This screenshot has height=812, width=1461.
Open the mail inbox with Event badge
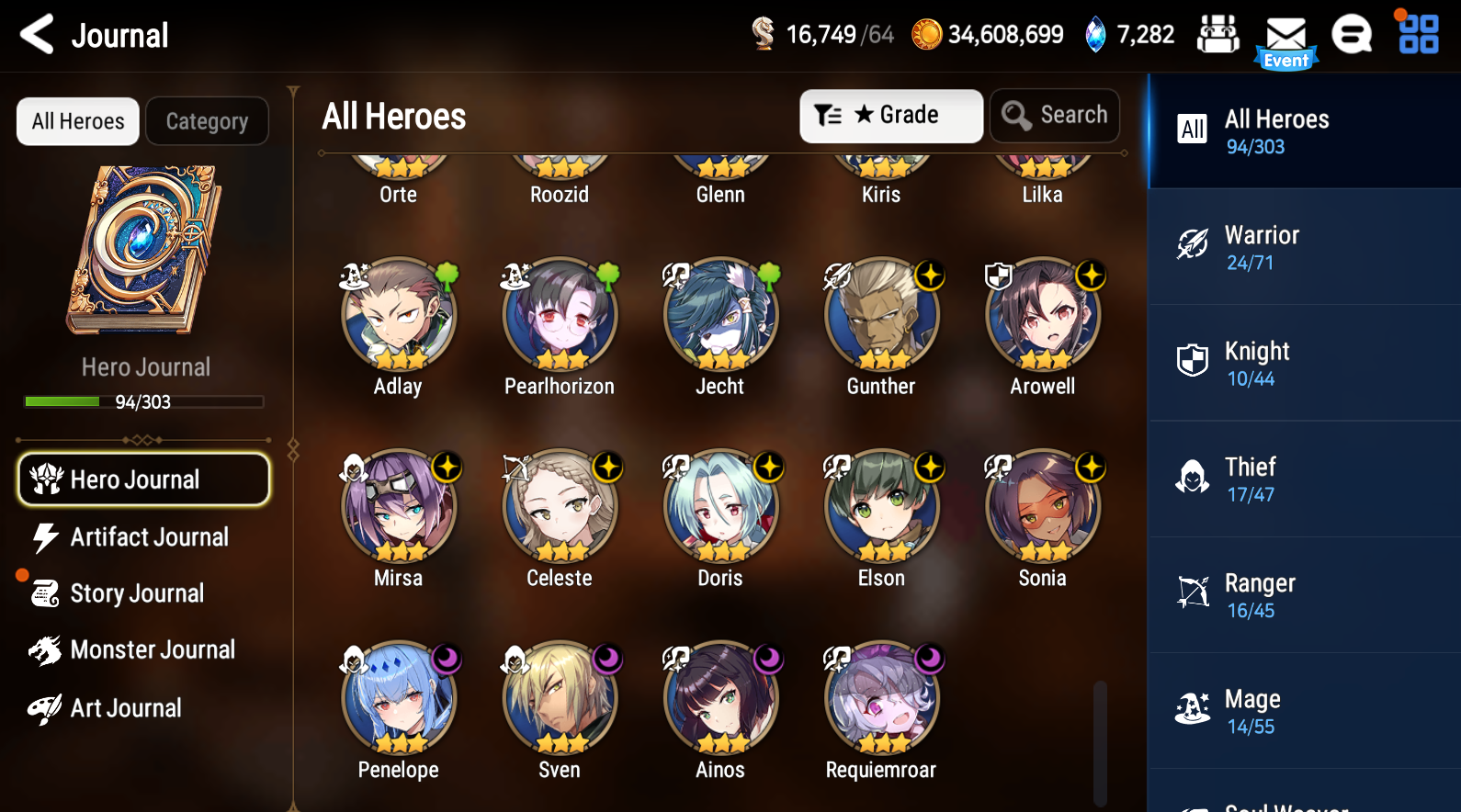[x=1285, y=35]
